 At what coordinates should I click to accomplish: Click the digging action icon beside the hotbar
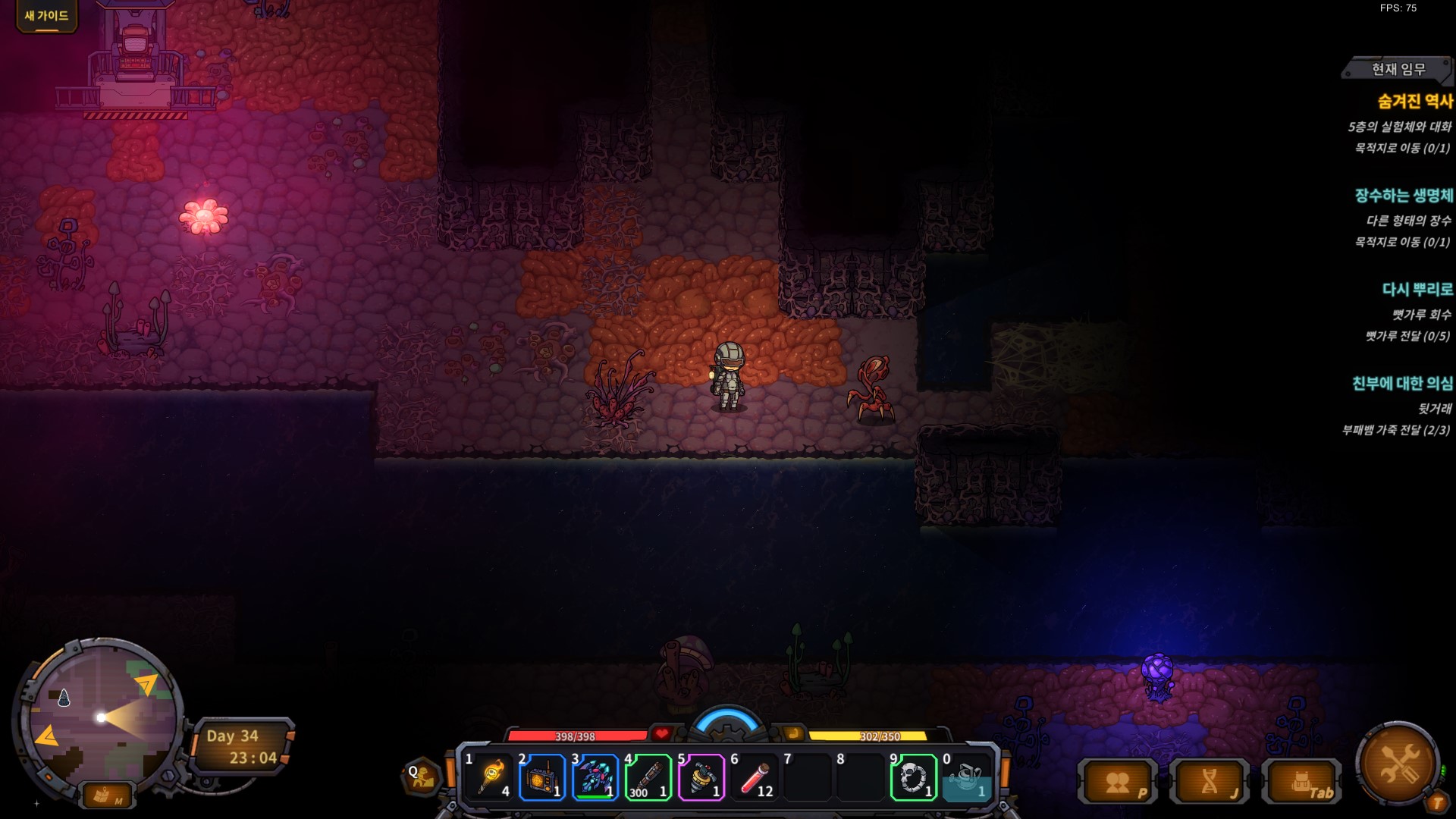click(x=422, y=776)
